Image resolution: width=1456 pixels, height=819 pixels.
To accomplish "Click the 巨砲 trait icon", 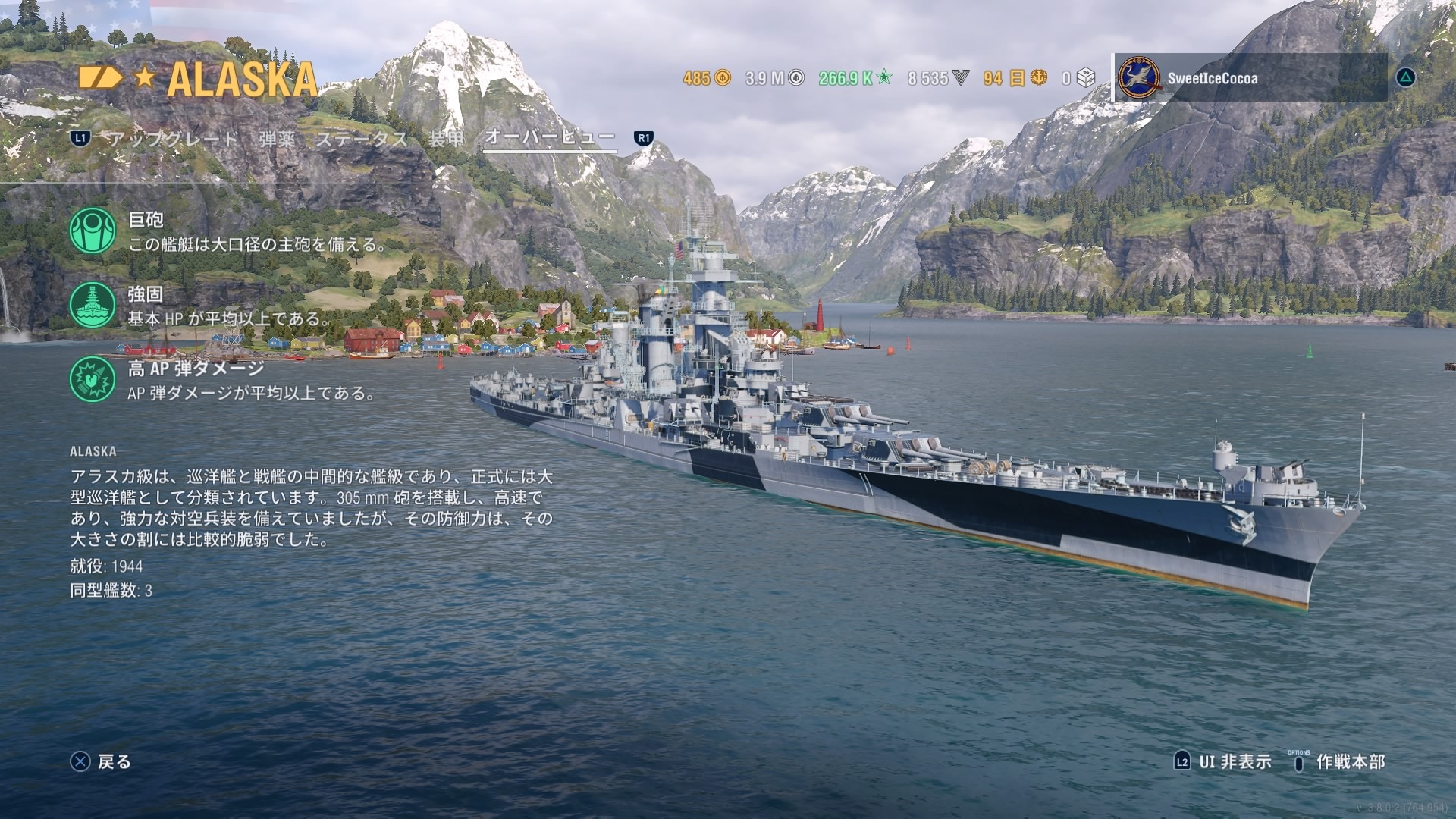I will coord(93,231).
